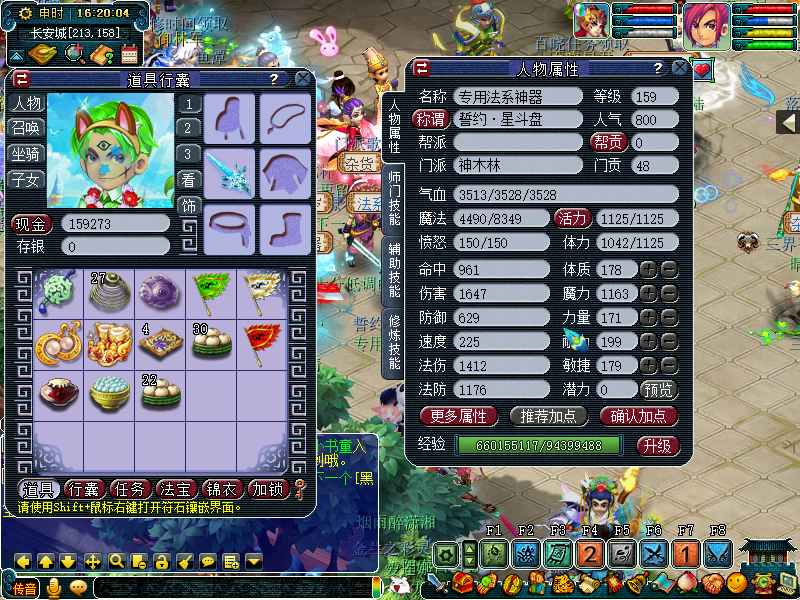Increase 体质 with its plus button
The height and width of the screenshot is (600, 800).
(x=648, y=269)
